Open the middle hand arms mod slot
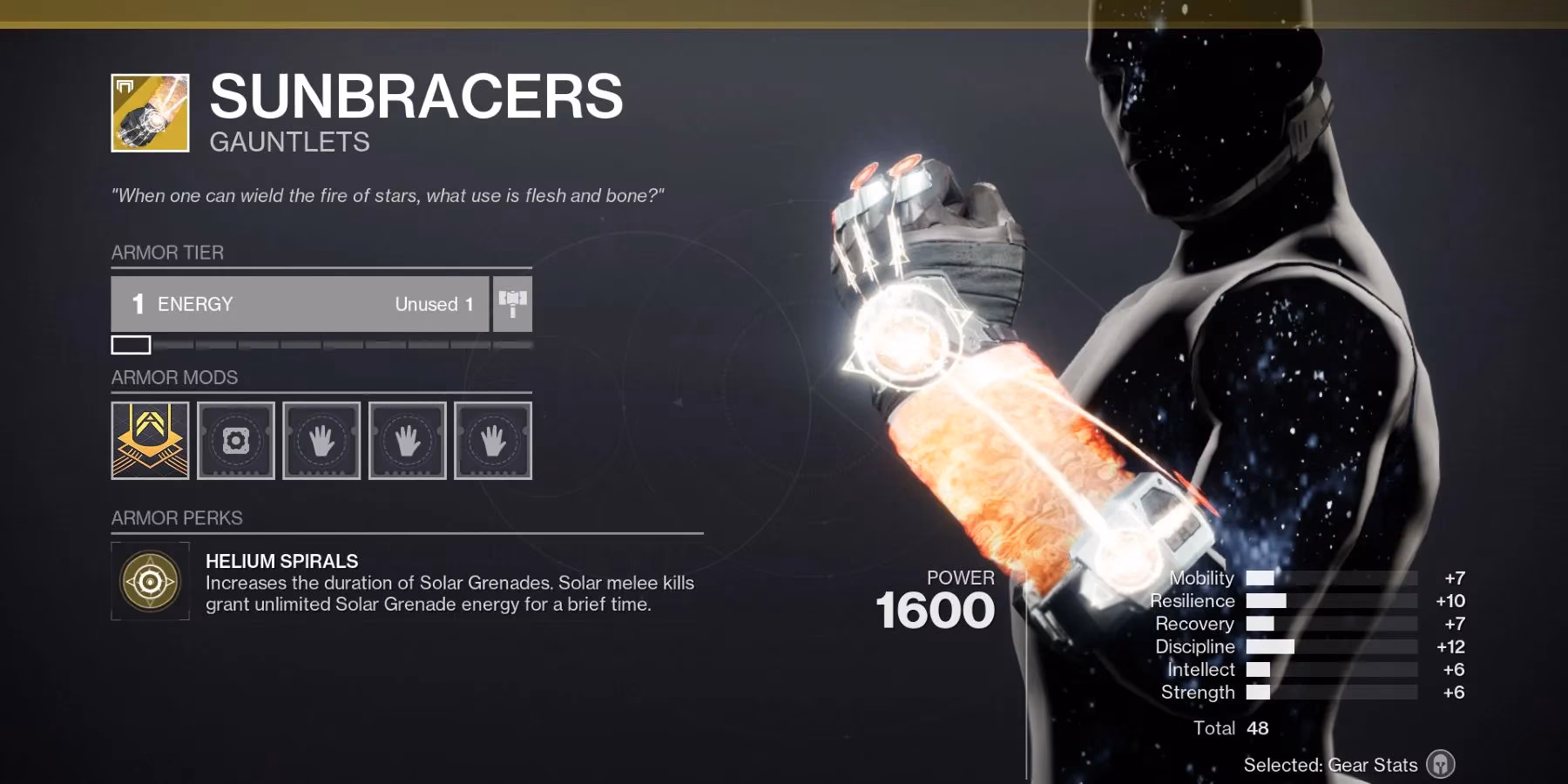Image resolution: width=1568 pixels, height=784 pixels. coord(406,441)
